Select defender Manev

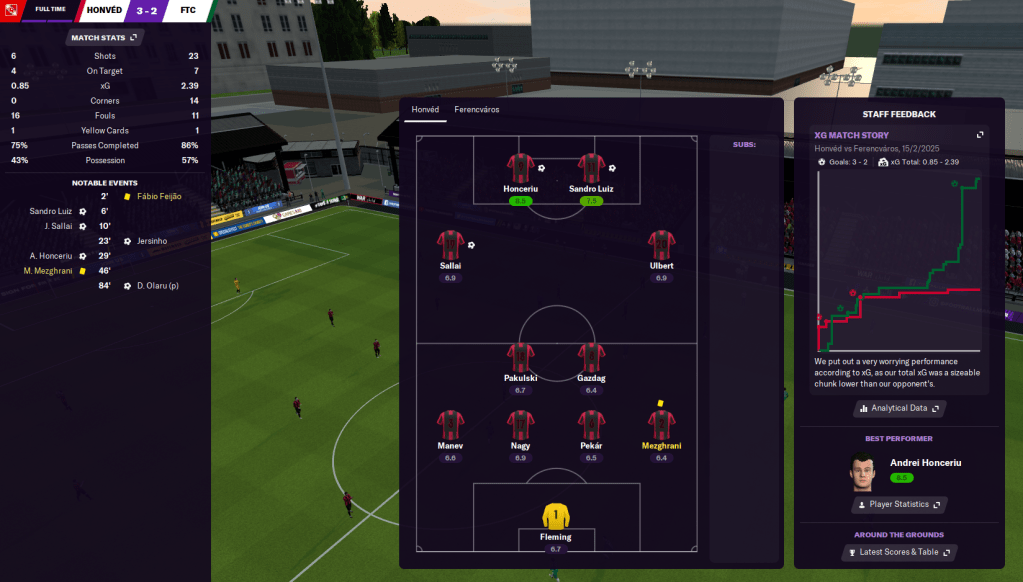[x=450, y=425]
